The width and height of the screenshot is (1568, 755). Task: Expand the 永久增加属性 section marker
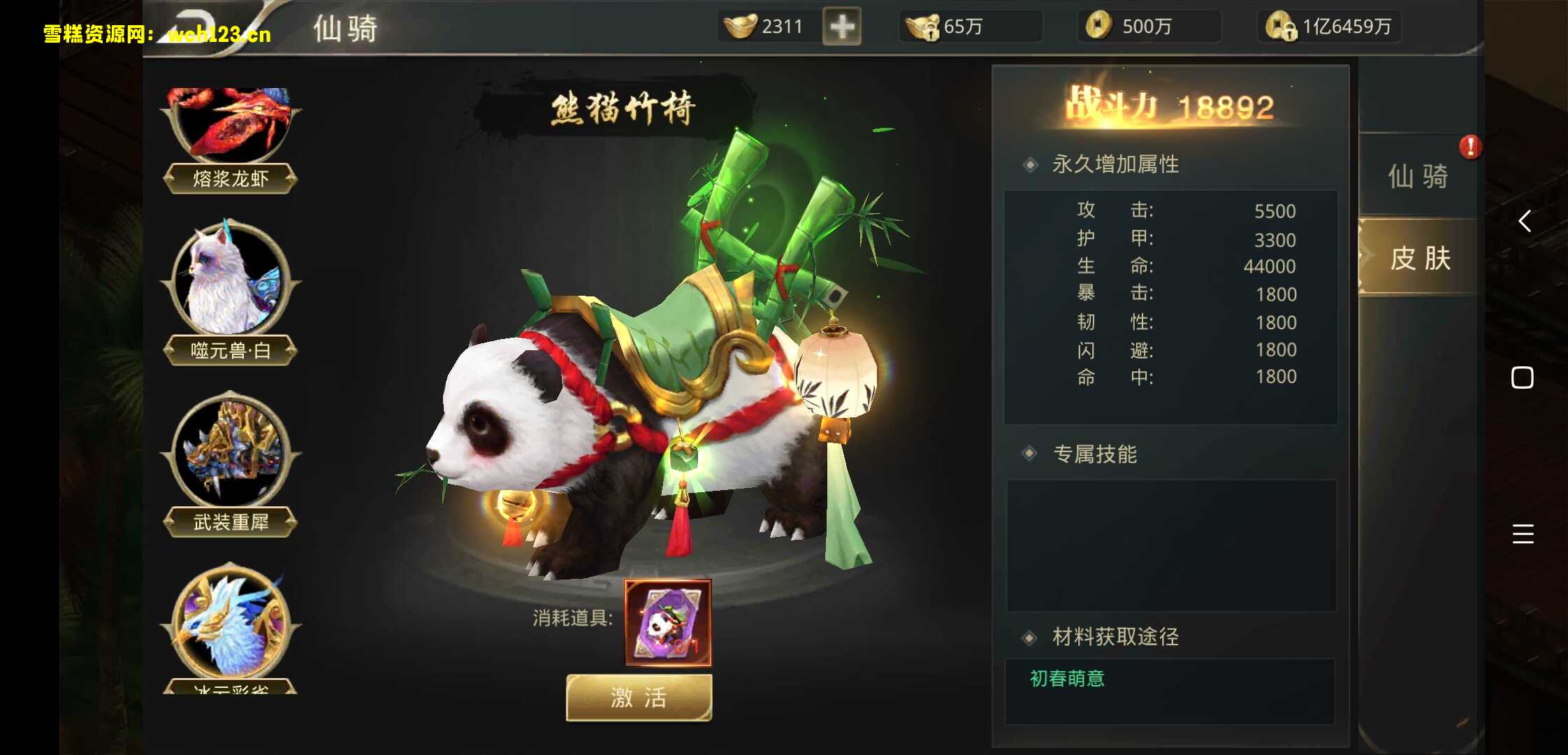1029,165
